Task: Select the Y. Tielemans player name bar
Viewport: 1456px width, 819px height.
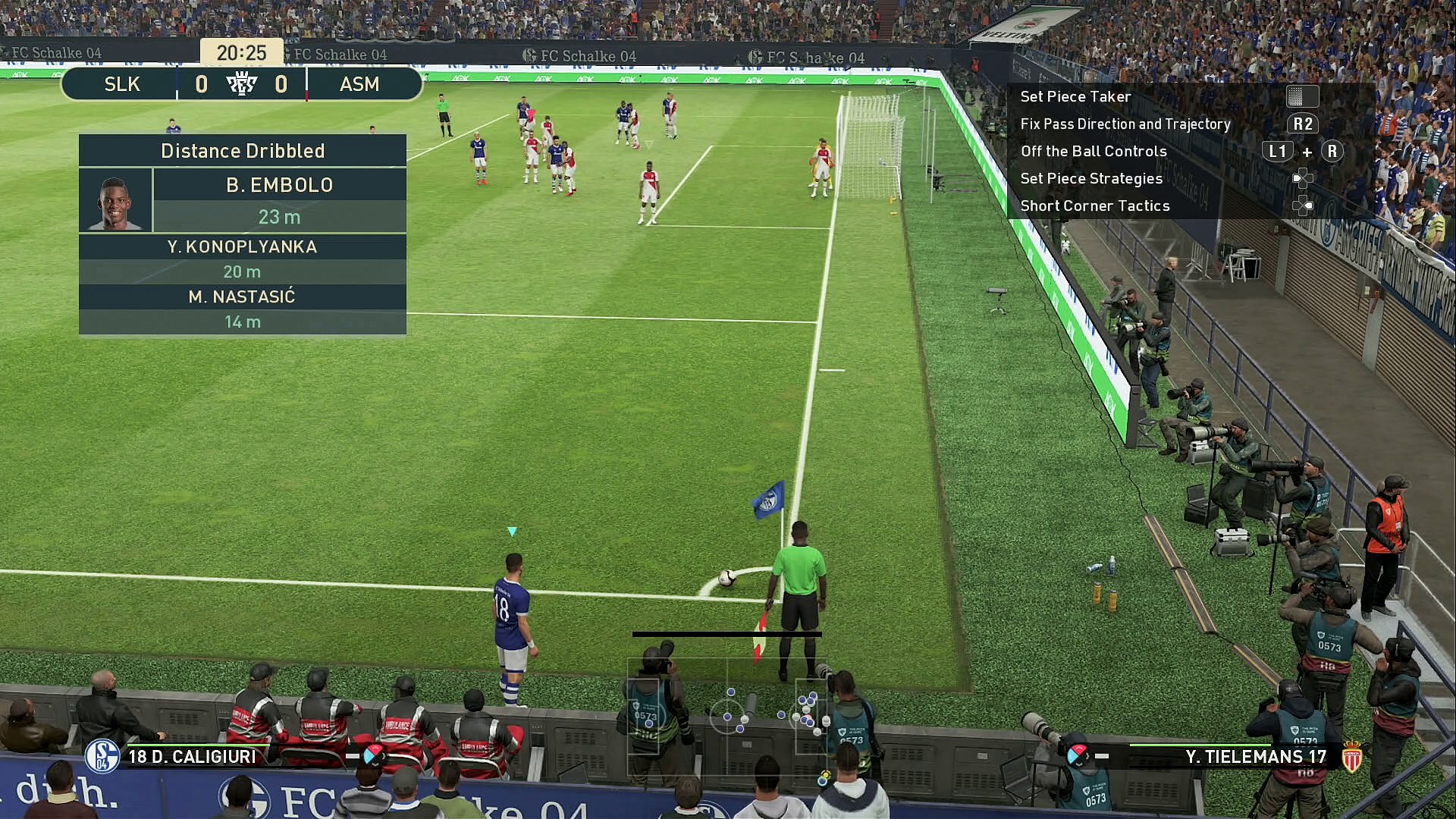Action: click(x=1255, y=756)
